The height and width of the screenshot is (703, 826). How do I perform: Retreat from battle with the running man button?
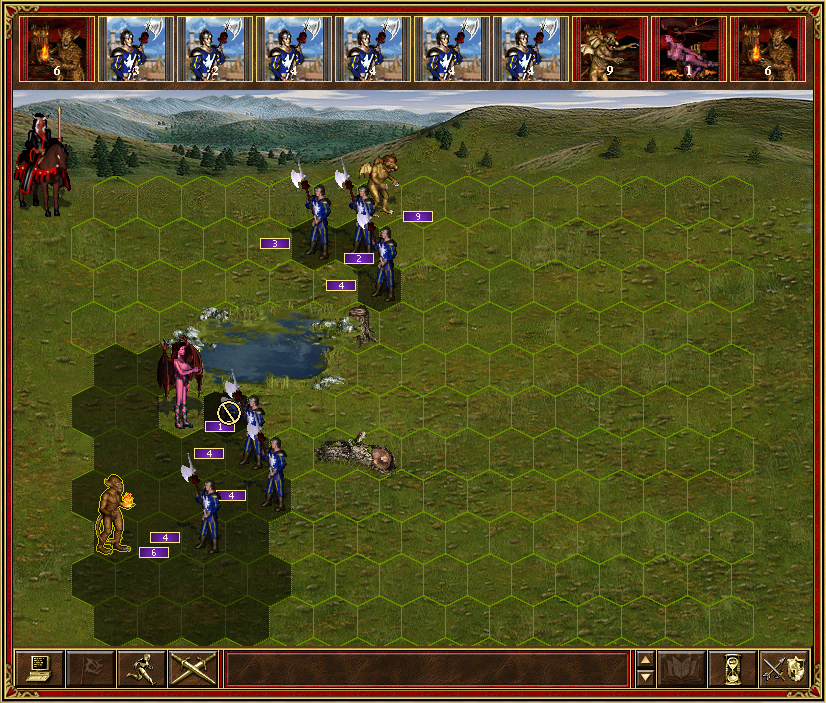coord(142,668)
